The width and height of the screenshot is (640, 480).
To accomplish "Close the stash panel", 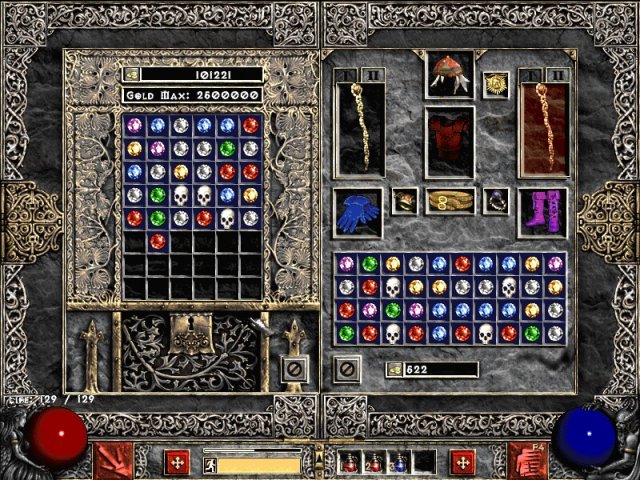I will click(293, 371).
